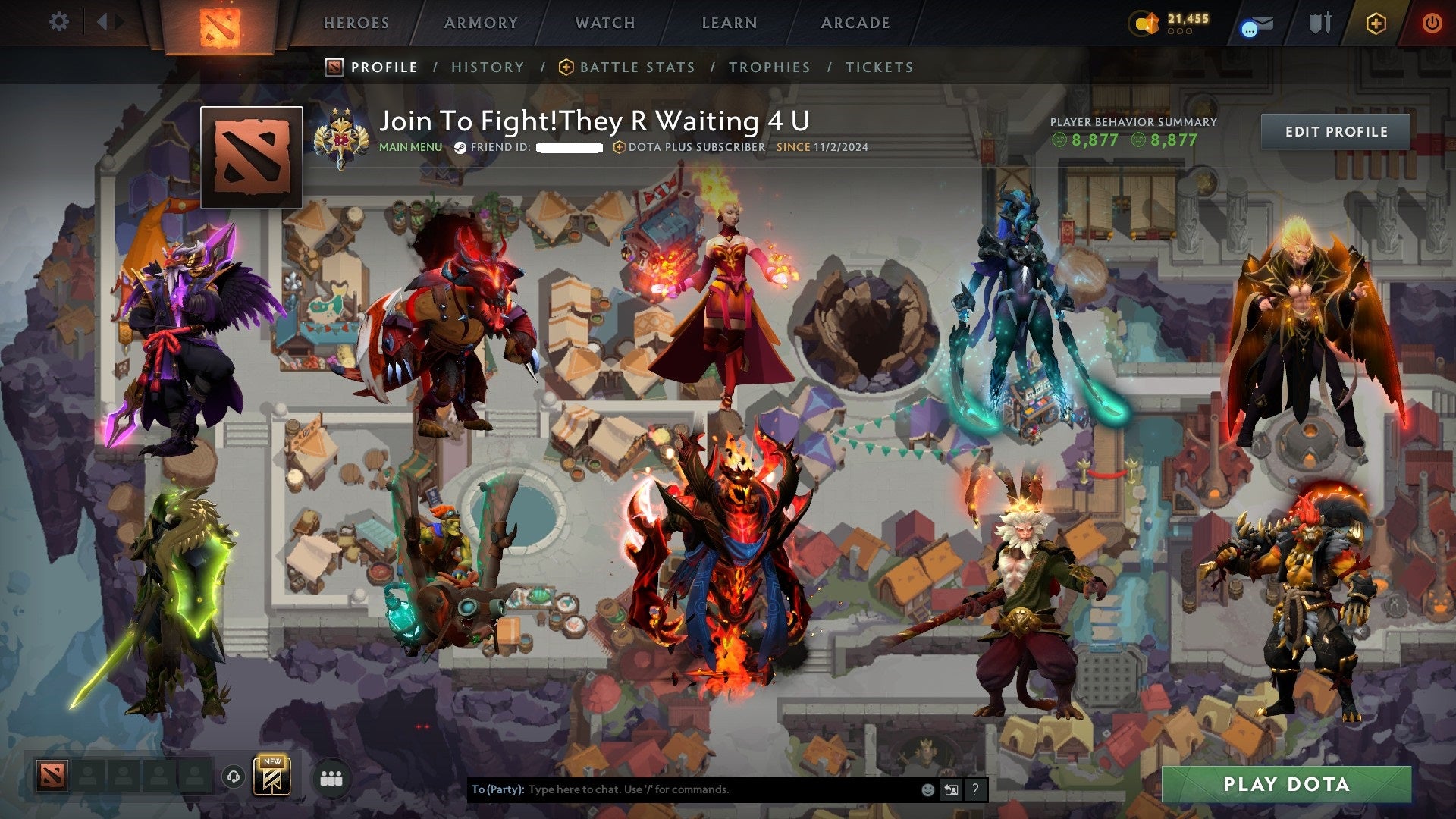Click the chat message input field
The width and height of the screenshot is (1456, 819).
[682, 789]
